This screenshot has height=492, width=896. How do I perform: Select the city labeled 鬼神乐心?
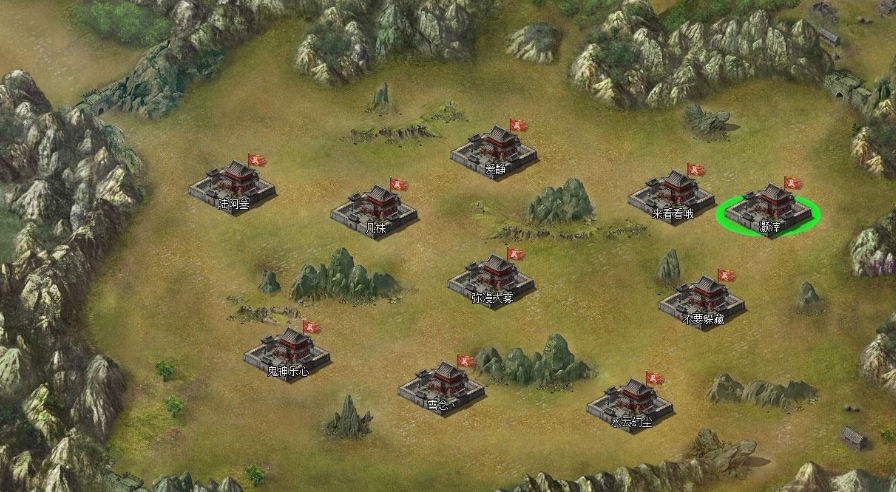tap(287, 350)
